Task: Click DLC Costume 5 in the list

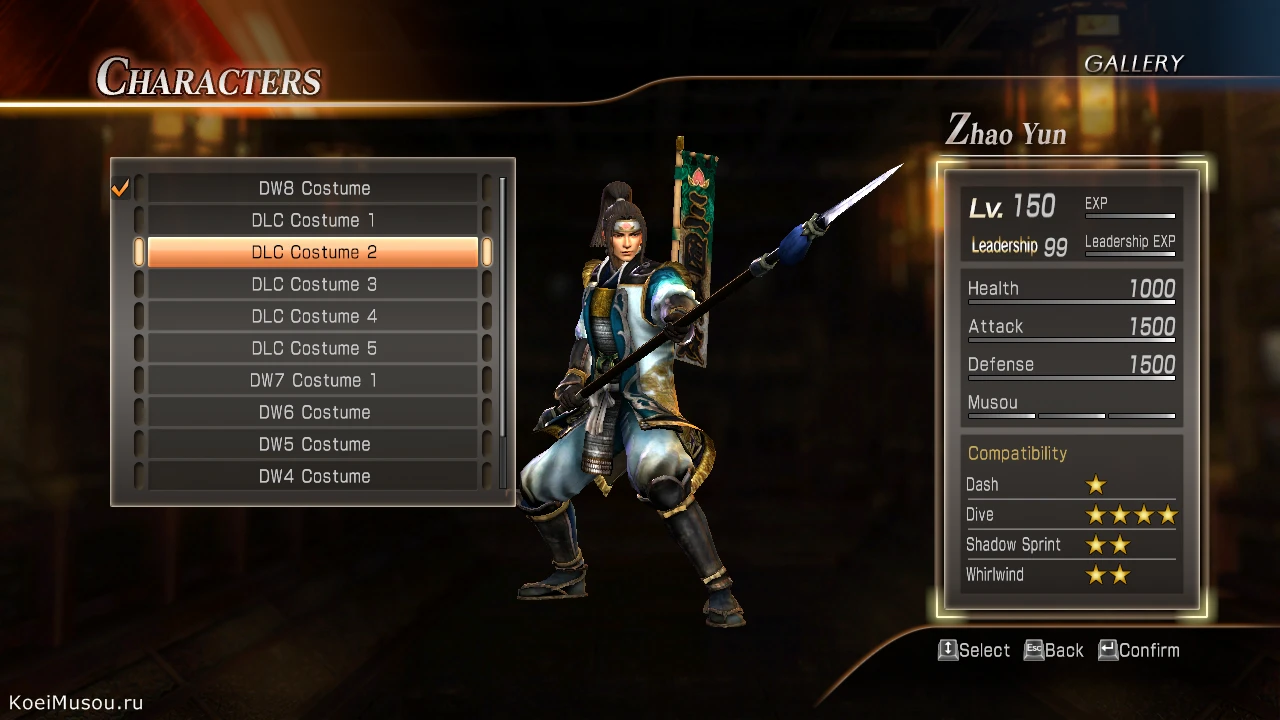Action: 313,348
